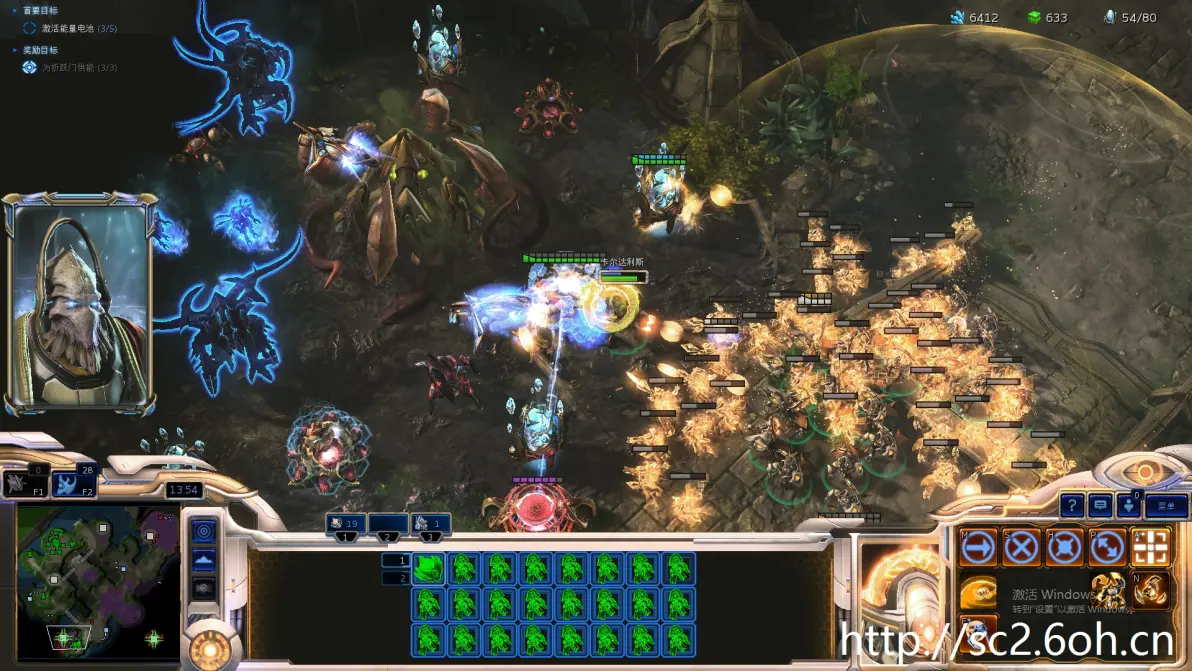Activate the Stop command X icon

pyautogui.click(x=1021, y=548)
